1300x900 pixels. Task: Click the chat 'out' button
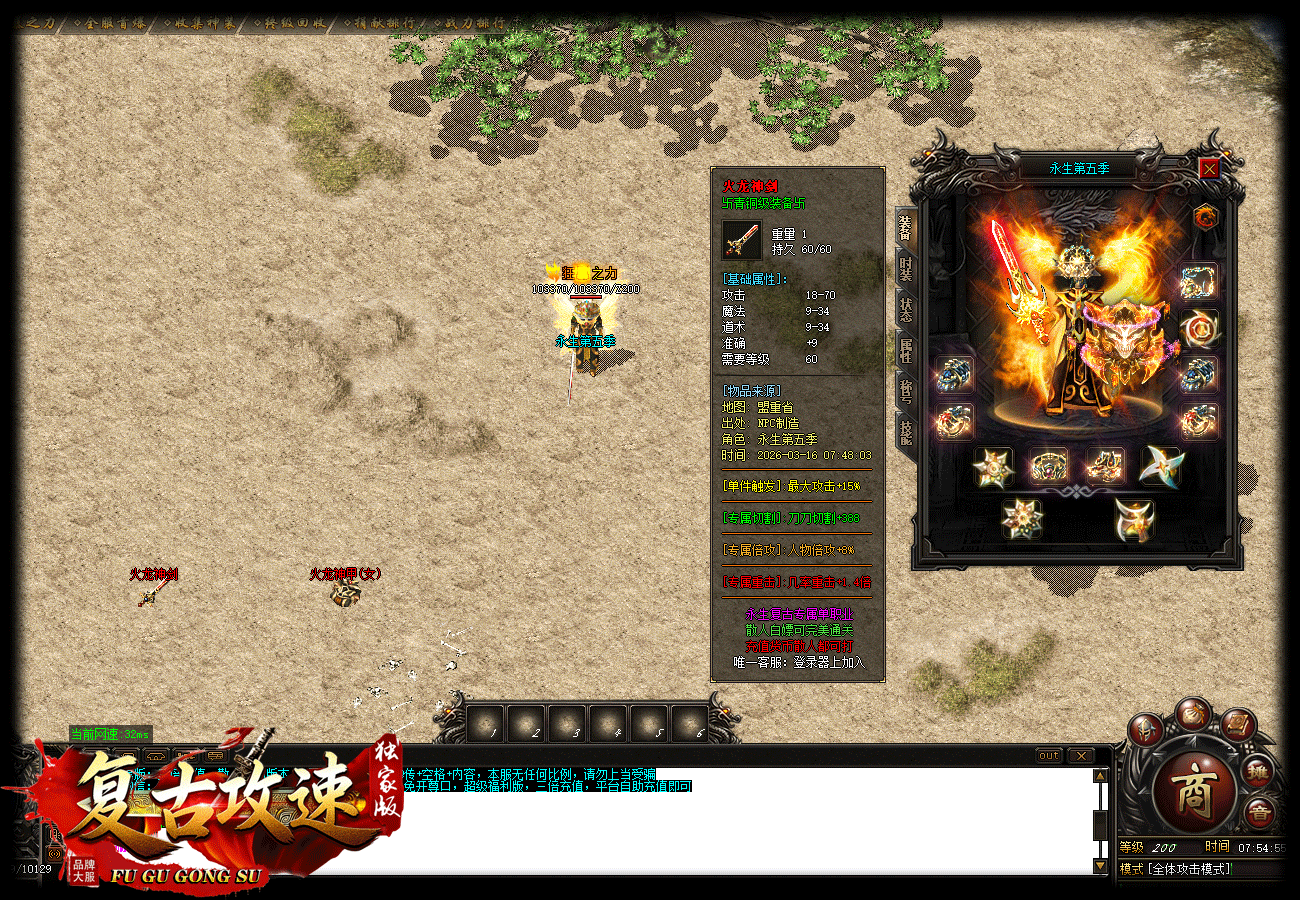pos(1048,756)
